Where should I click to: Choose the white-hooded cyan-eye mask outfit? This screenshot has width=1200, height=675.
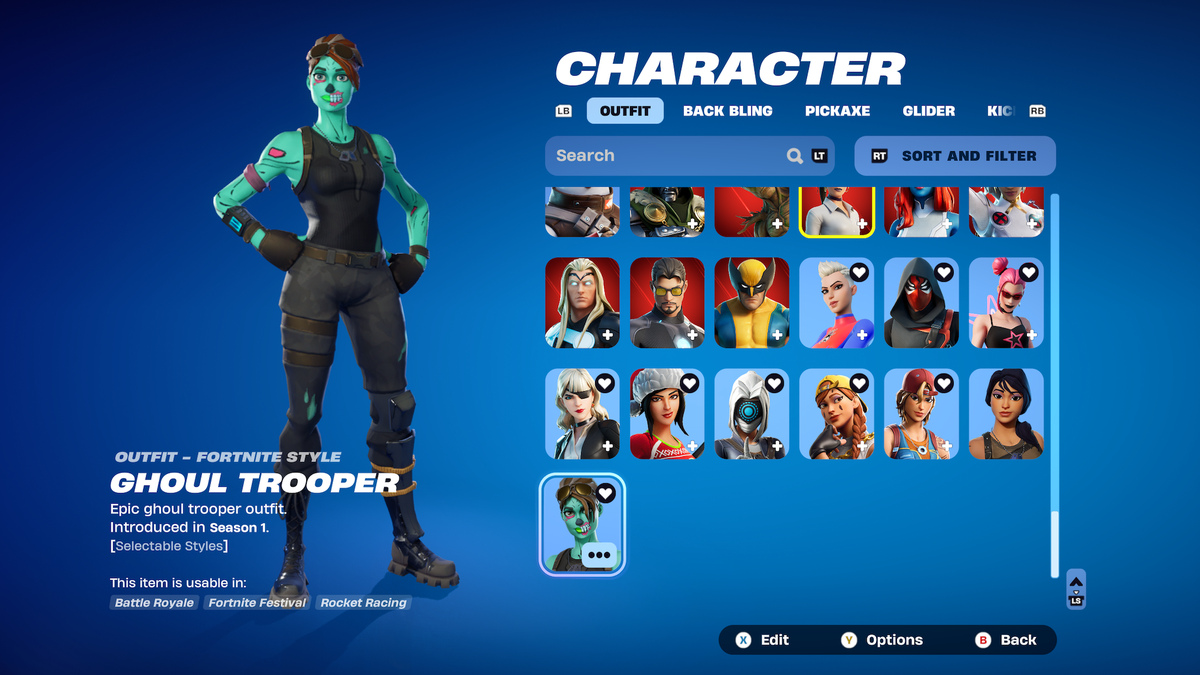(x=752, y=414)
